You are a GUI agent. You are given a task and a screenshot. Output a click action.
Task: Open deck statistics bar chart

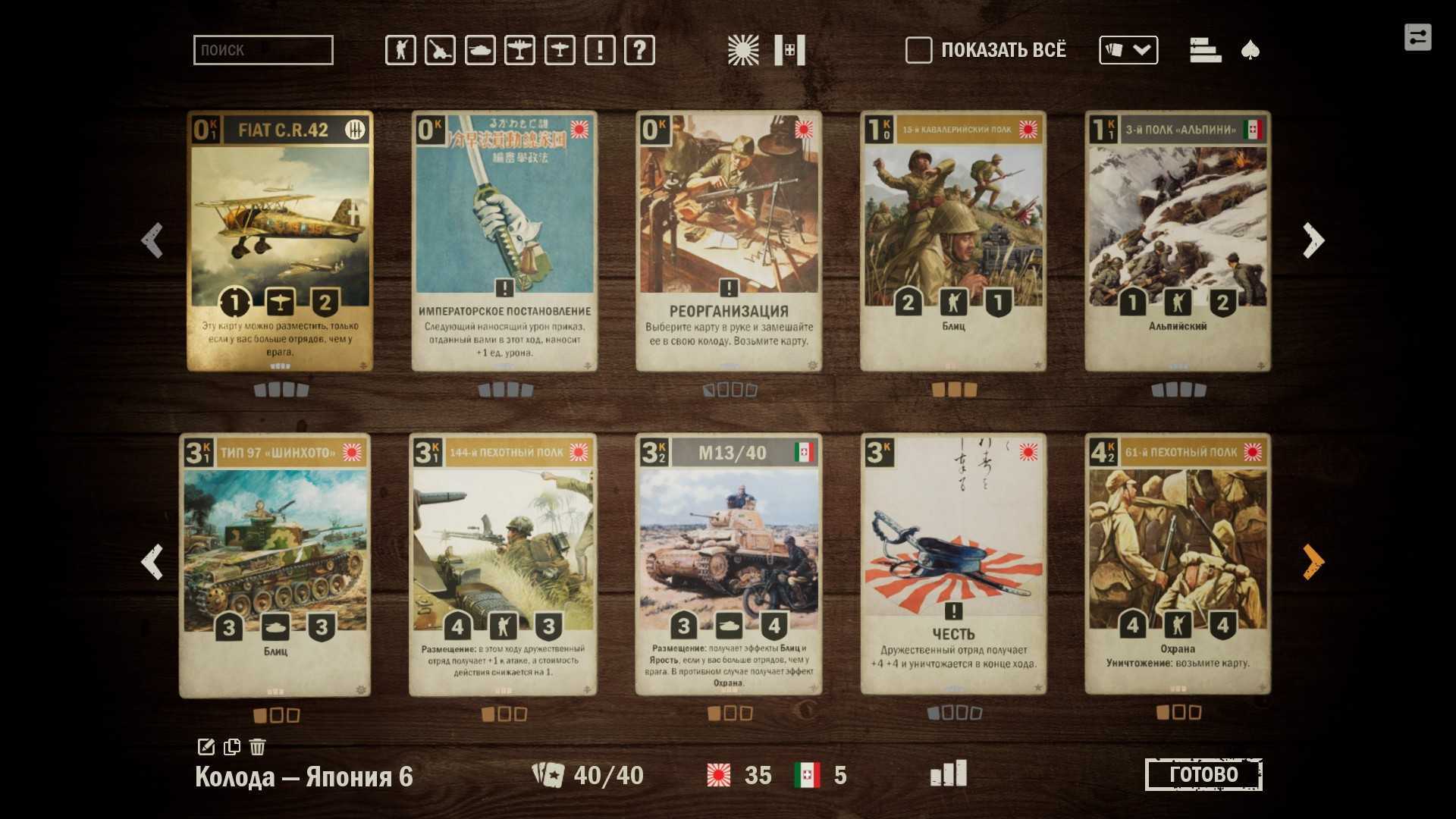pyautogui.click(x=949, y=774)
